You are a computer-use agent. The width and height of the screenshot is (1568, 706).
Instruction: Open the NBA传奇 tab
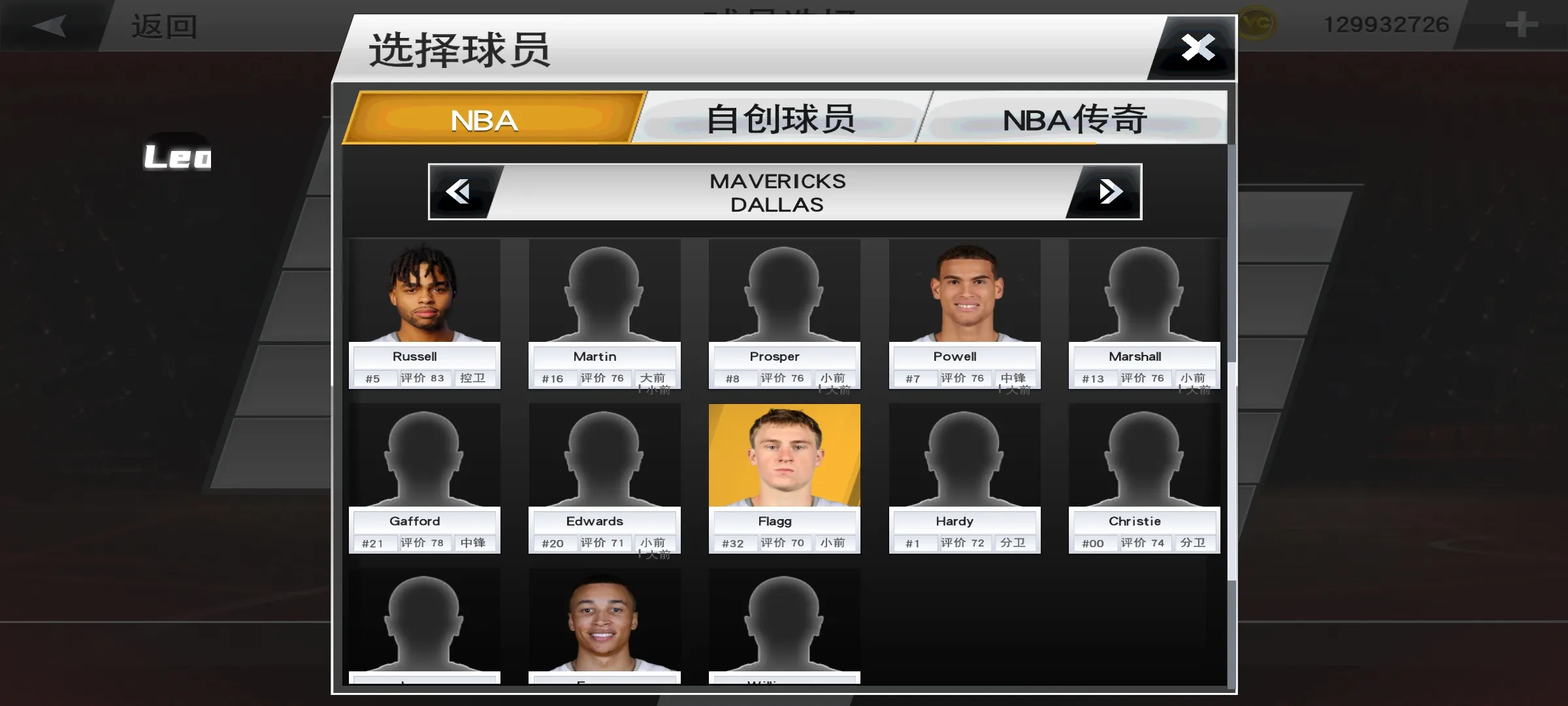[x=1074, y=119]
